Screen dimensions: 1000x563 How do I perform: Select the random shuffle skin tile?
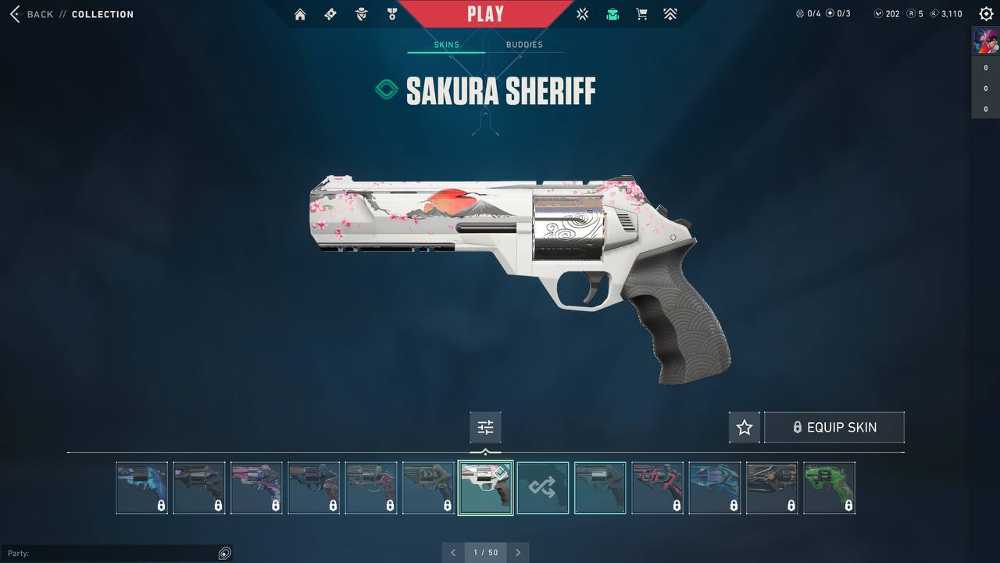click(x=543, y=488)
